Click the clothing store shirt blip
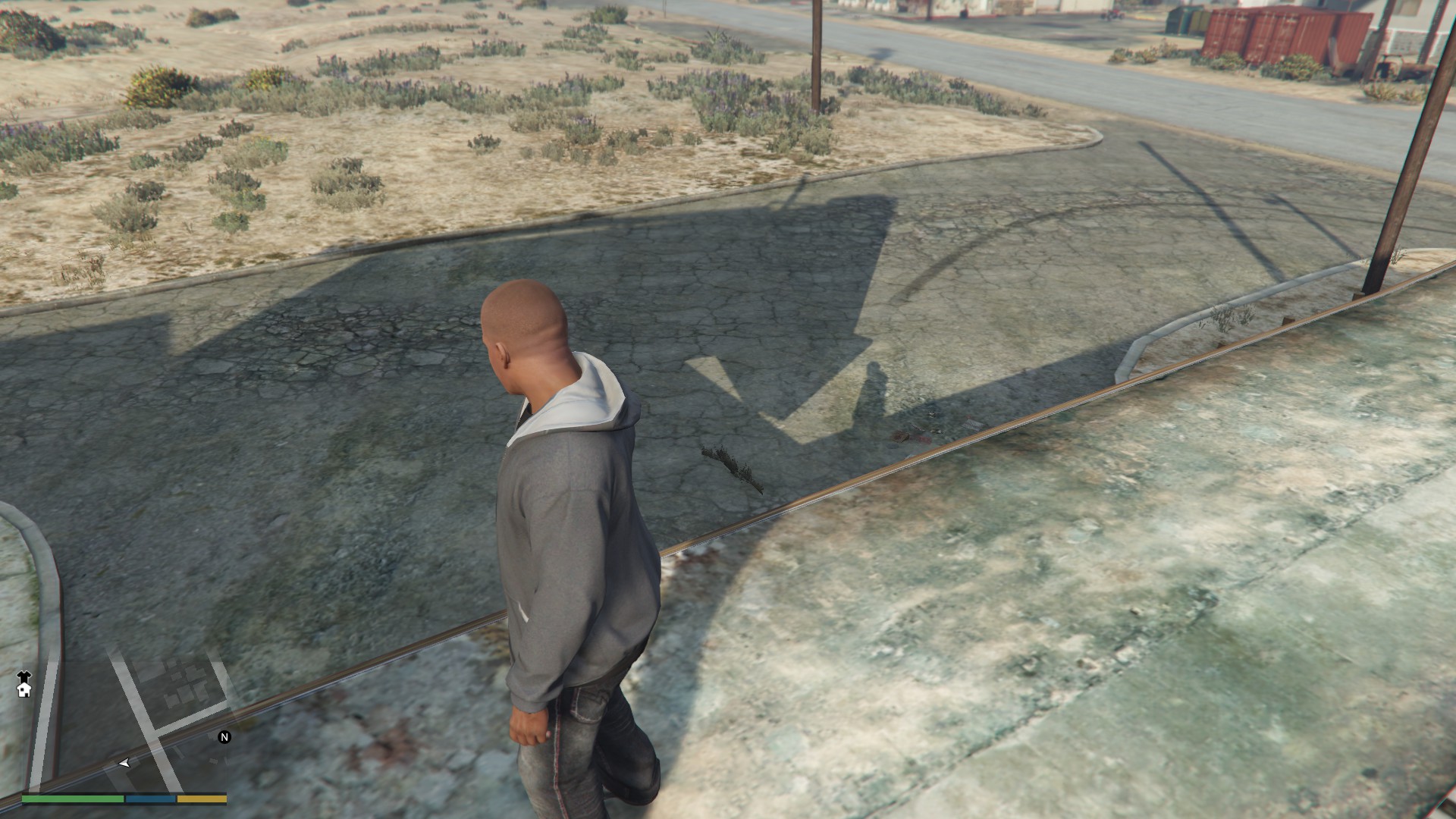Image resolution: width=1456 pixels, height=819 pixels. tap(24, 676)
